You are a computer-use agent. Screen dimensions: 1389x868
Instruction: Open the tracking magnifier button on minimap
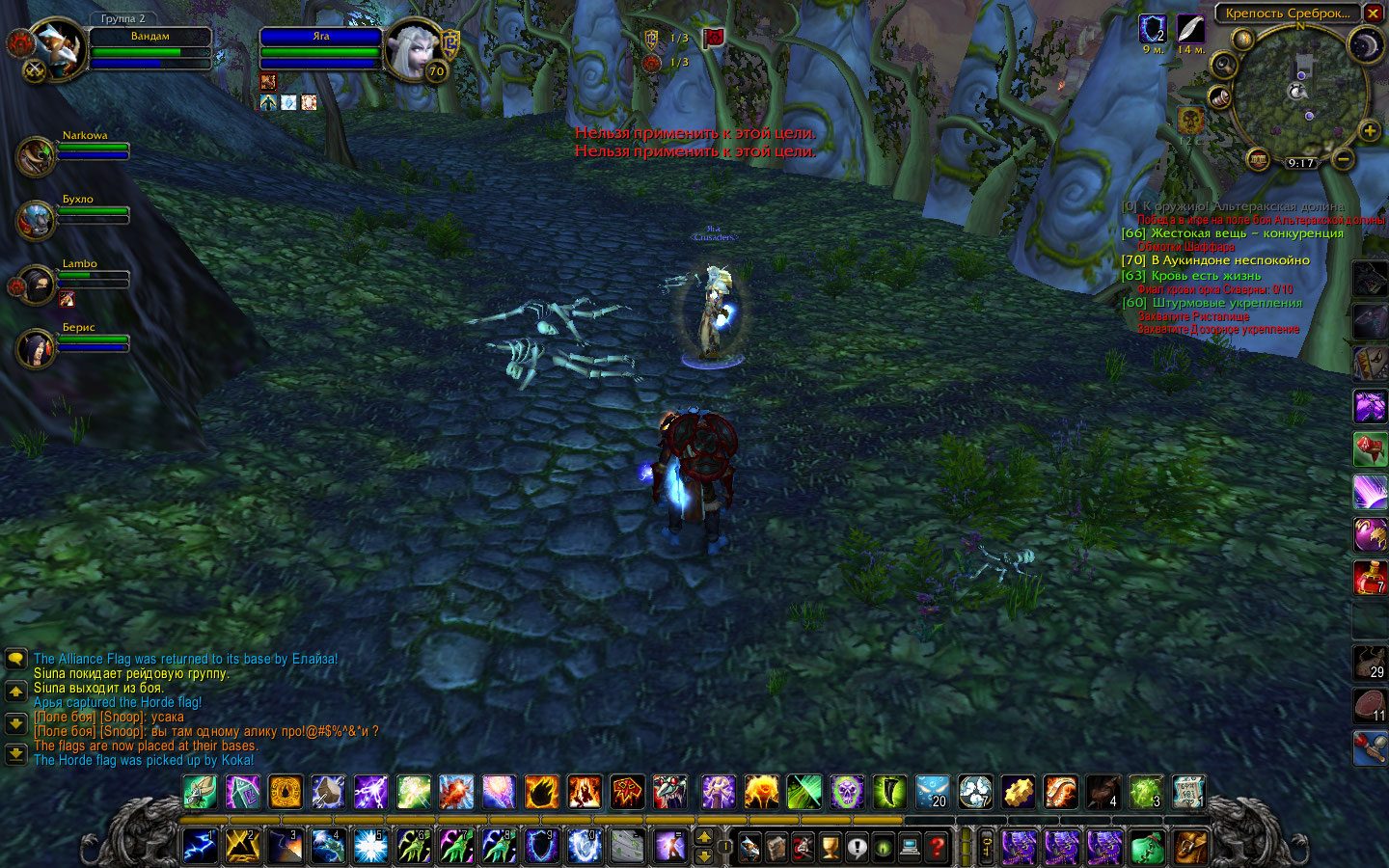1223,66
